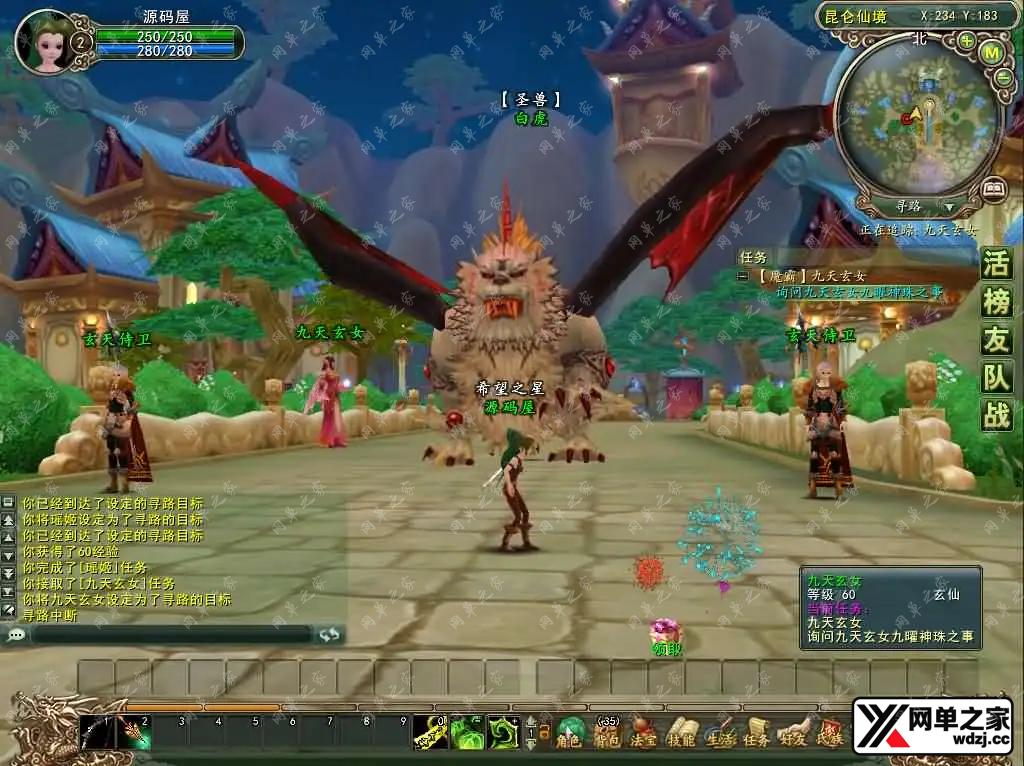The image size is (1024, 766).
Task: Activate the green swirl skill icon
Action: [501, 734]
